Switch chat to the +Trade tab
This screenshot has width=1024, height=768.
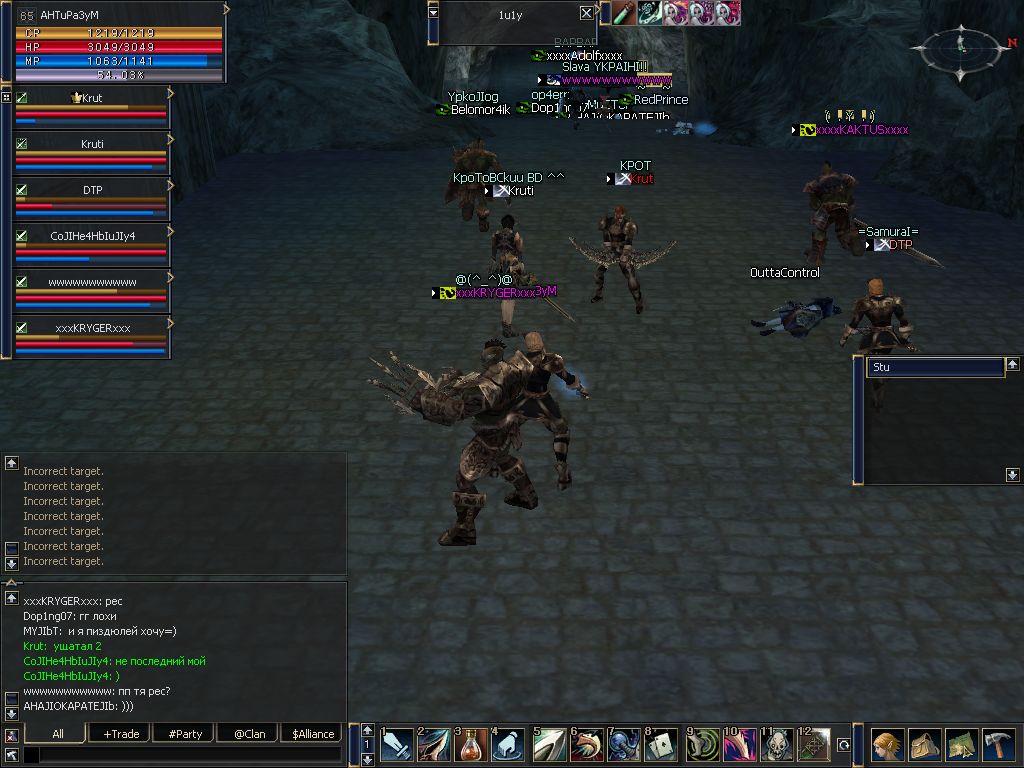click(121, 733)
